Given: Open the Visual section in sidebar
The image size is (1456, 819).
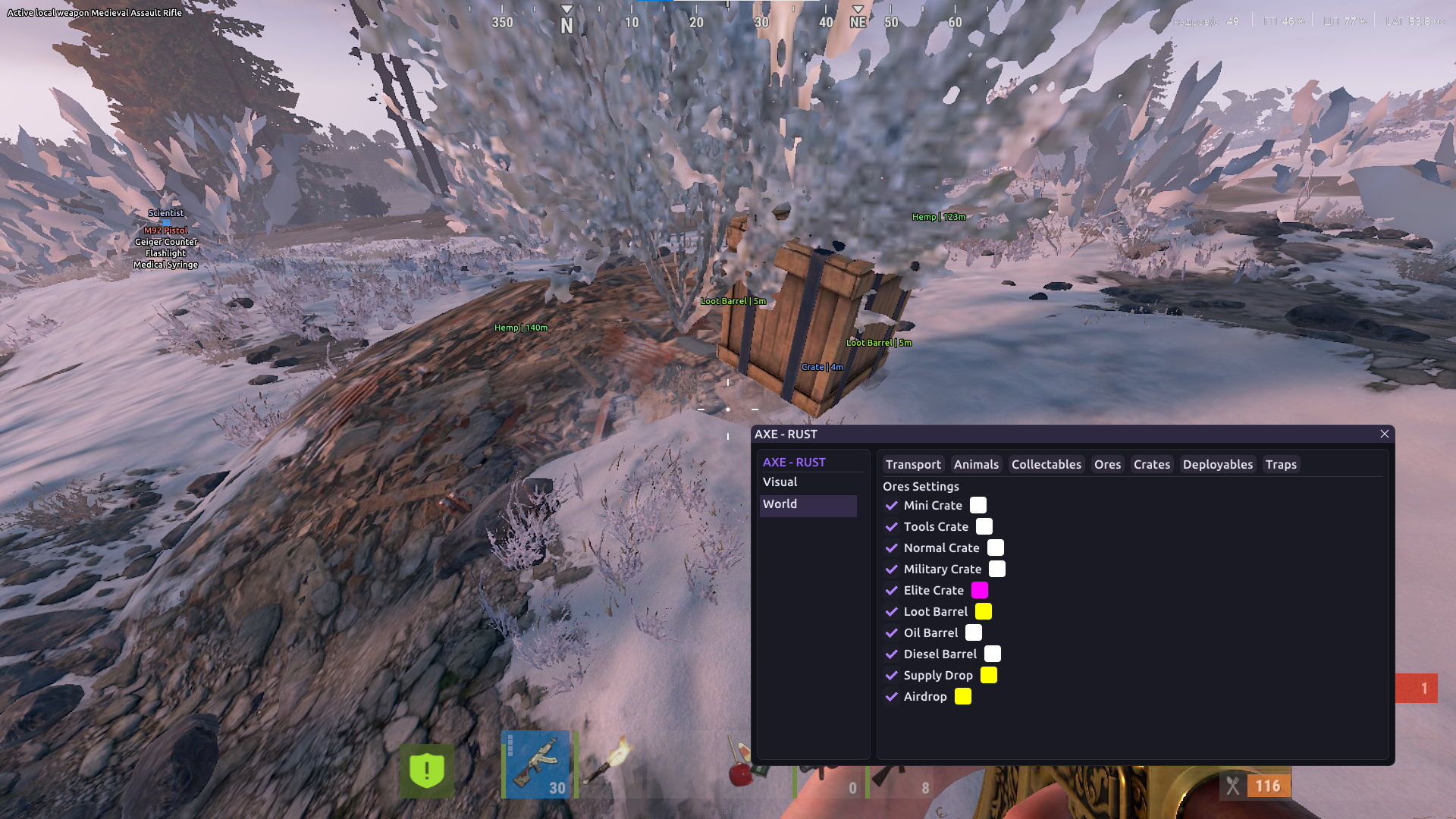Looking at the screenshot, I should coord(780,482).
